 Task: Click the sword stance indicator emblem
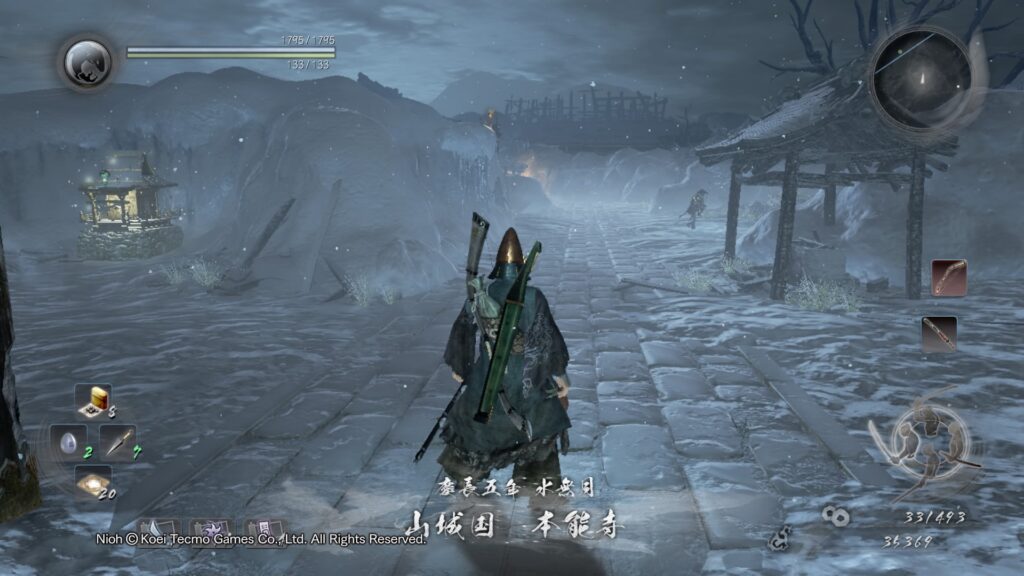click(x=925, y=441)
